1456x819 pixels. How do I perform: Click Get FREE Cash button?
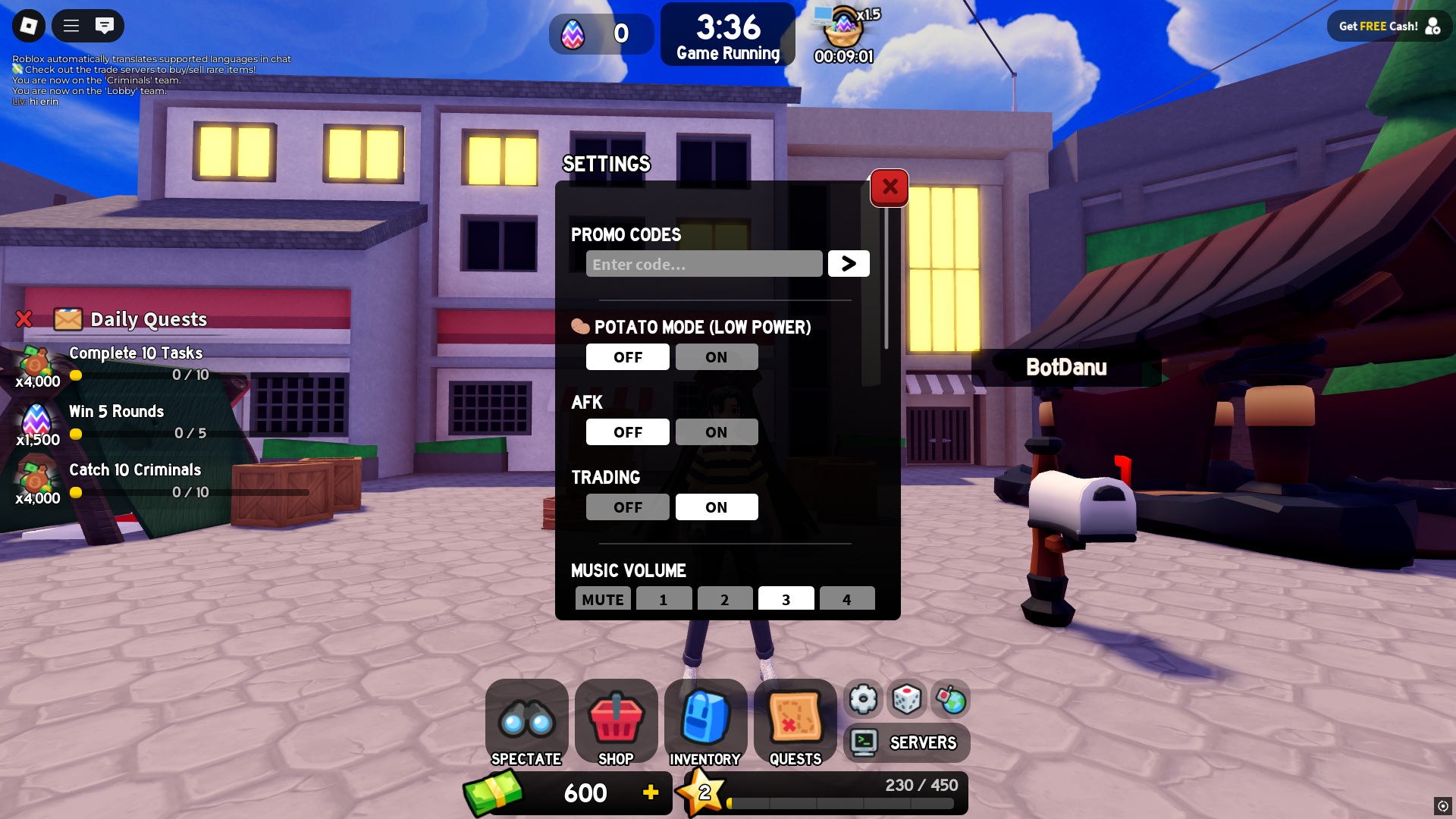click(1389, 27)
